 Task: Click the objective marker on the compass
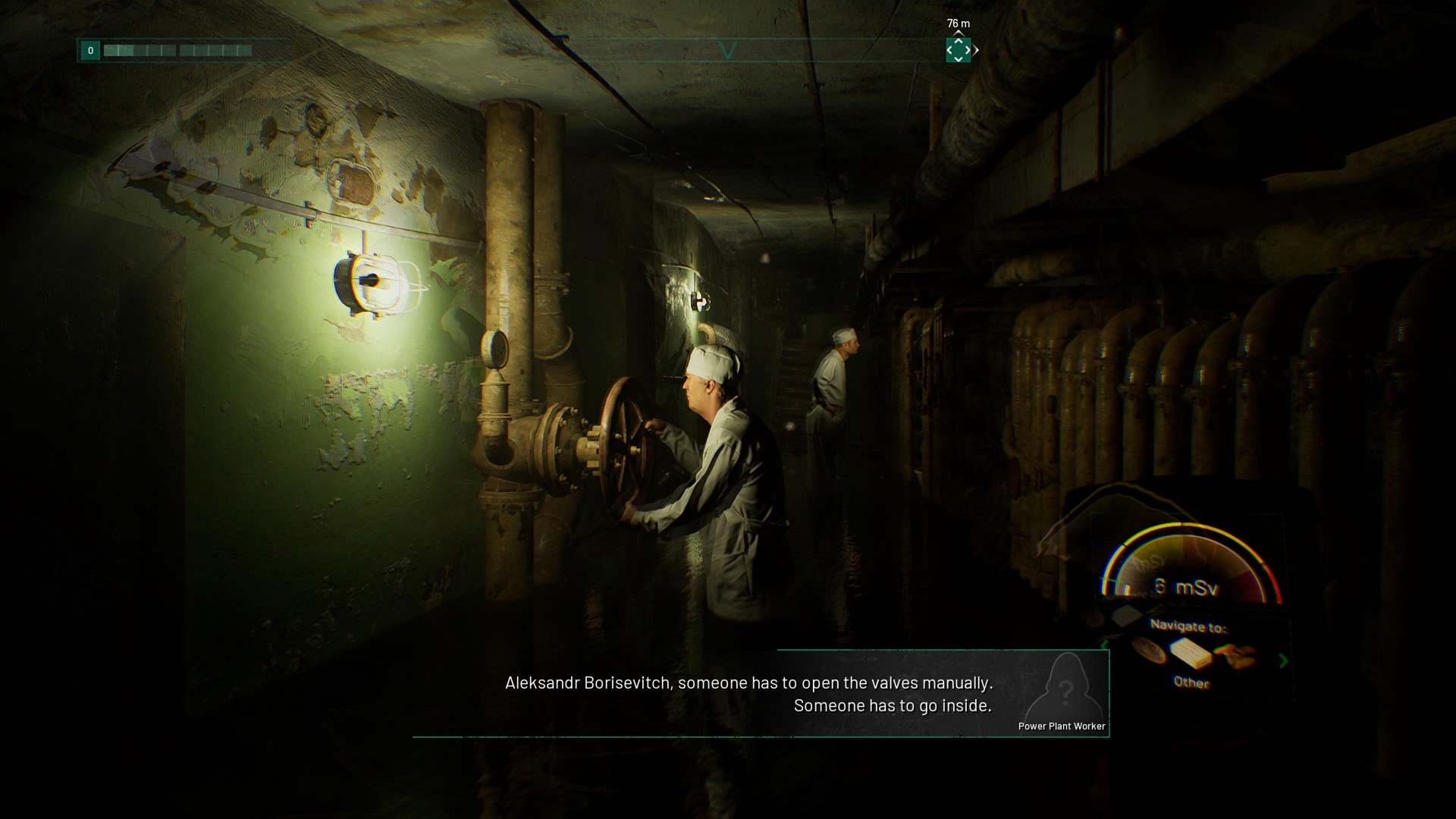[958, 50]
